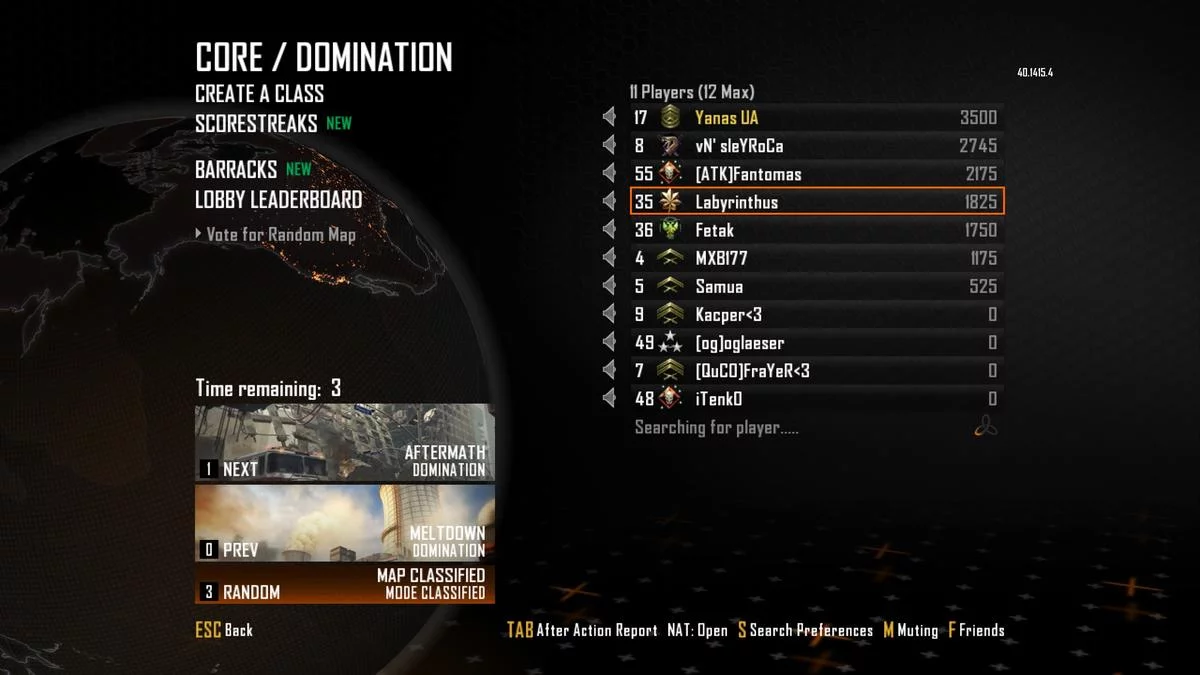Highlight the Labyrinthus player row

click(815, 202)
